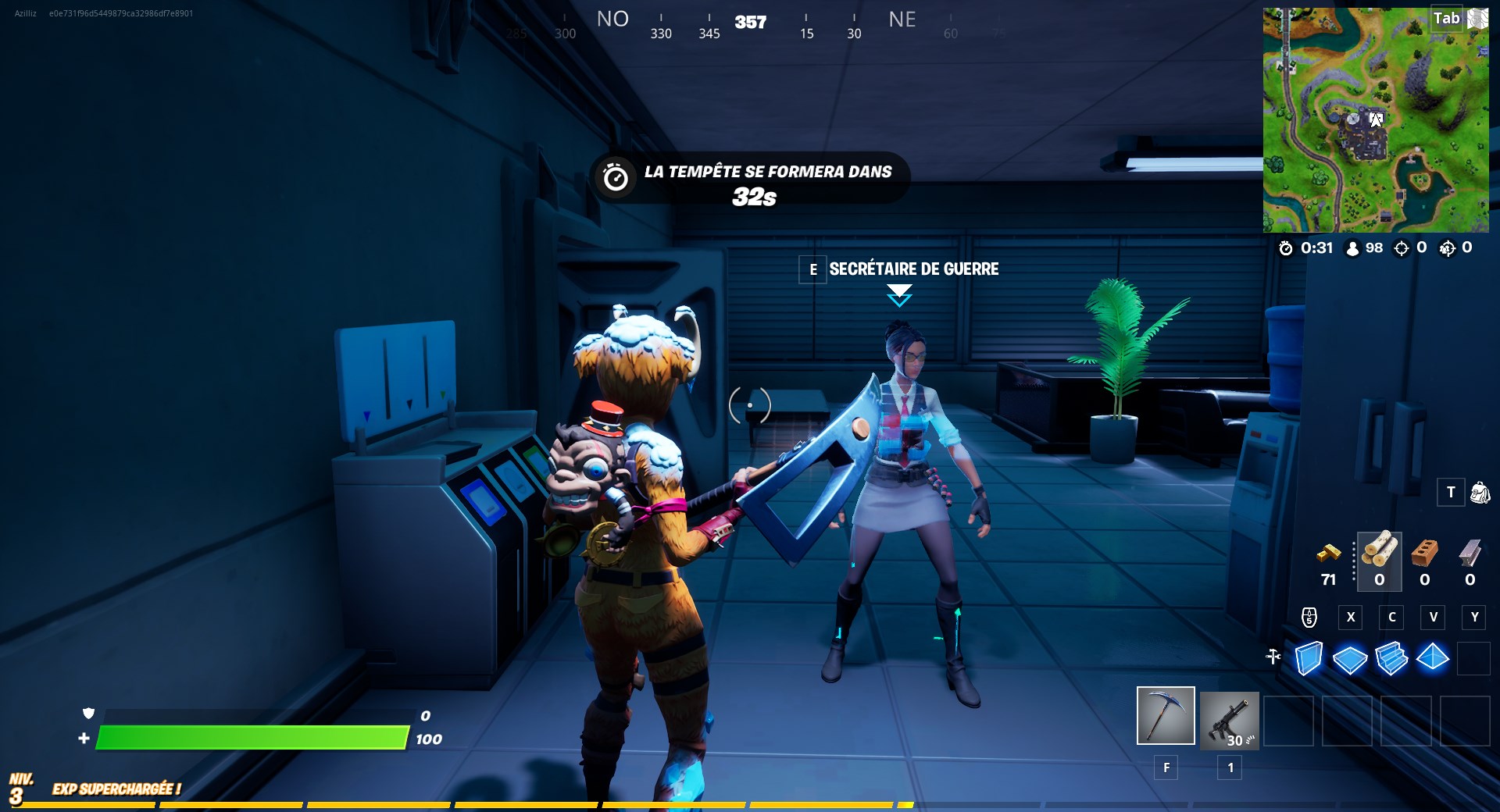Screen dimensions: 1500x812
Task: Activate the mouse button 5 indicator
Action: point(1309,617)
